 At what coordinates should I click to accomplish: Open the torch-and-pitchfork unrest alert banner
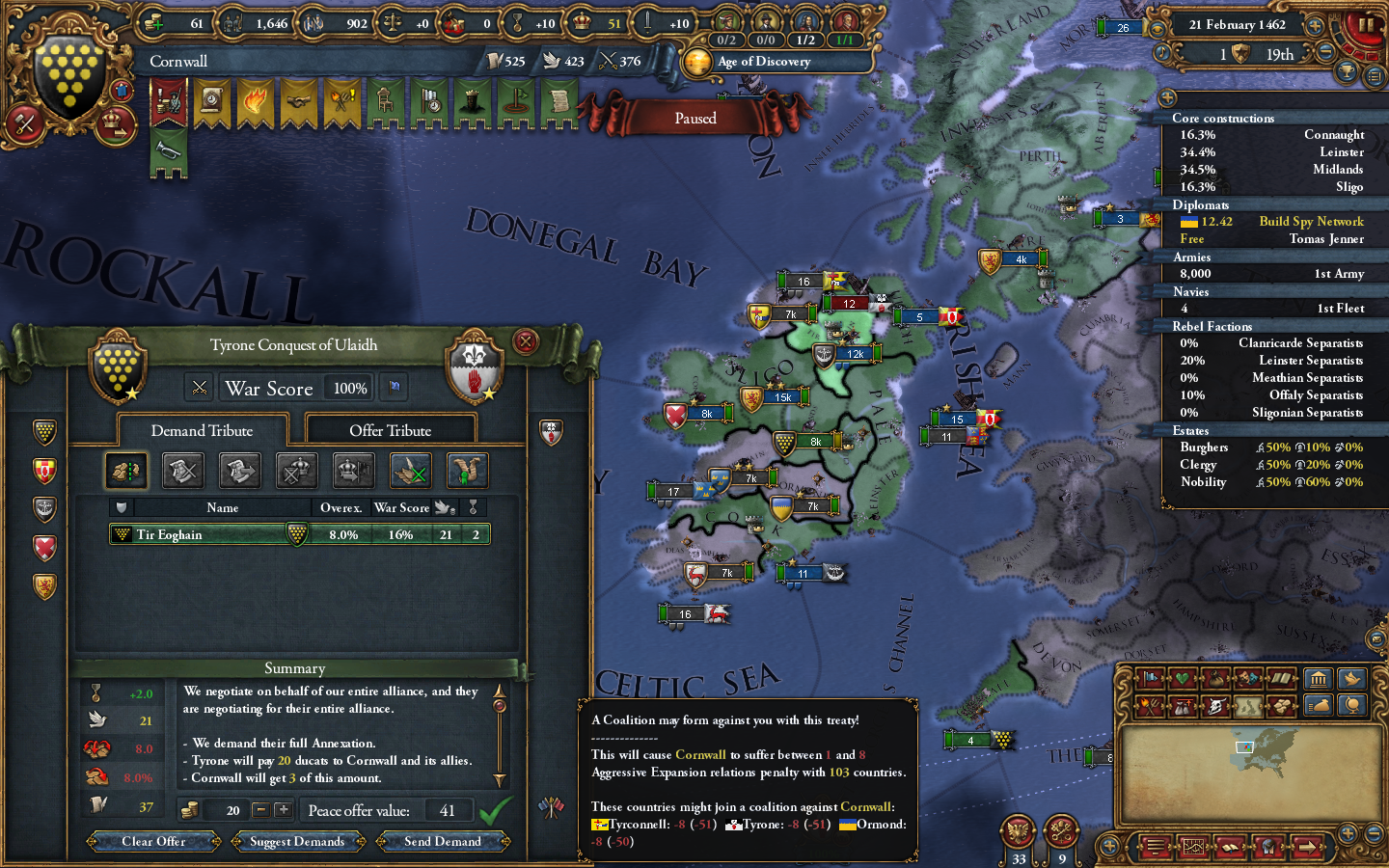point(340,101)
